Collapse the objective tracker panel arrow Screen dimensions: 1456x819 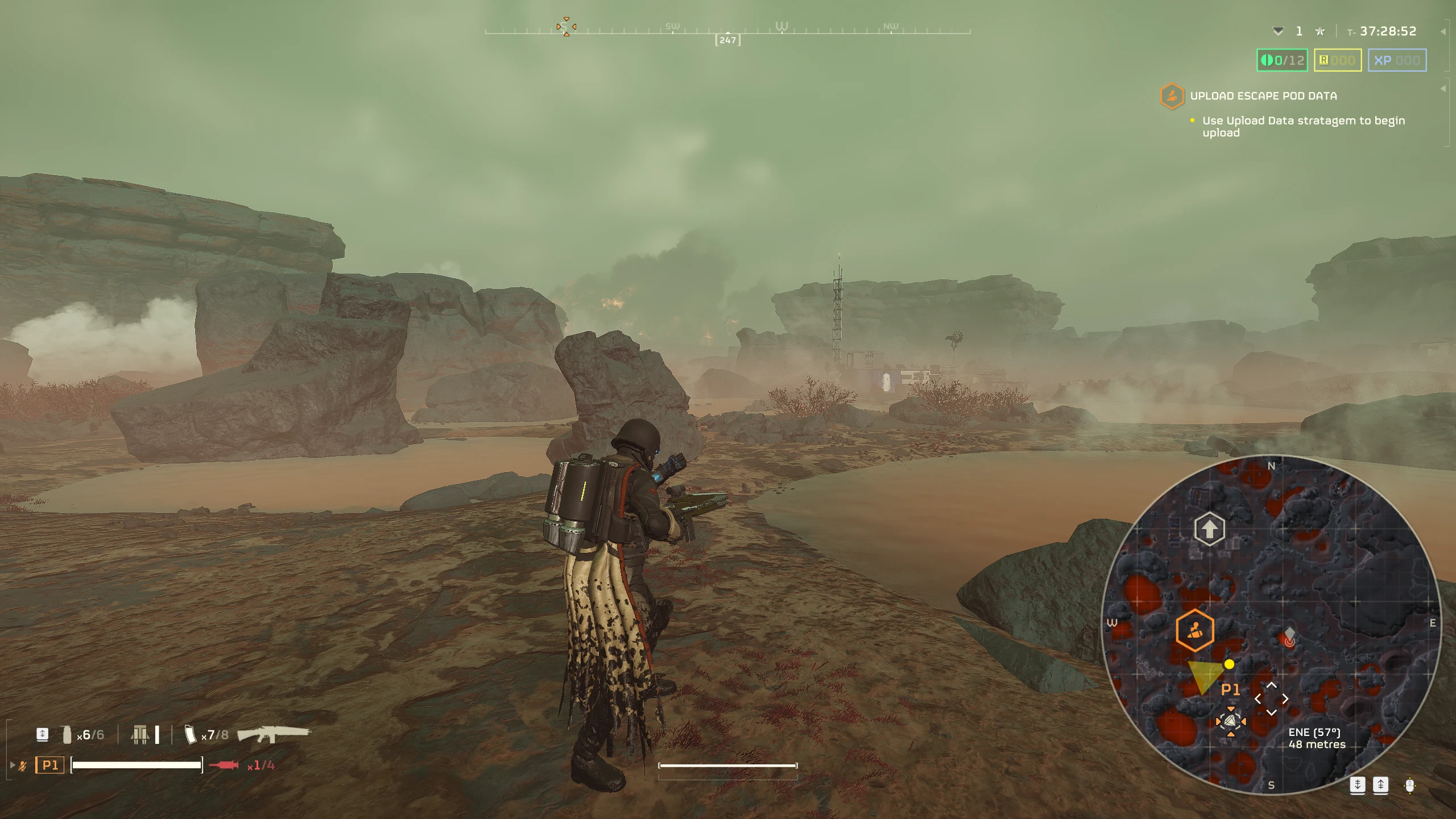pyautogui.click(x=1443, y=89)
